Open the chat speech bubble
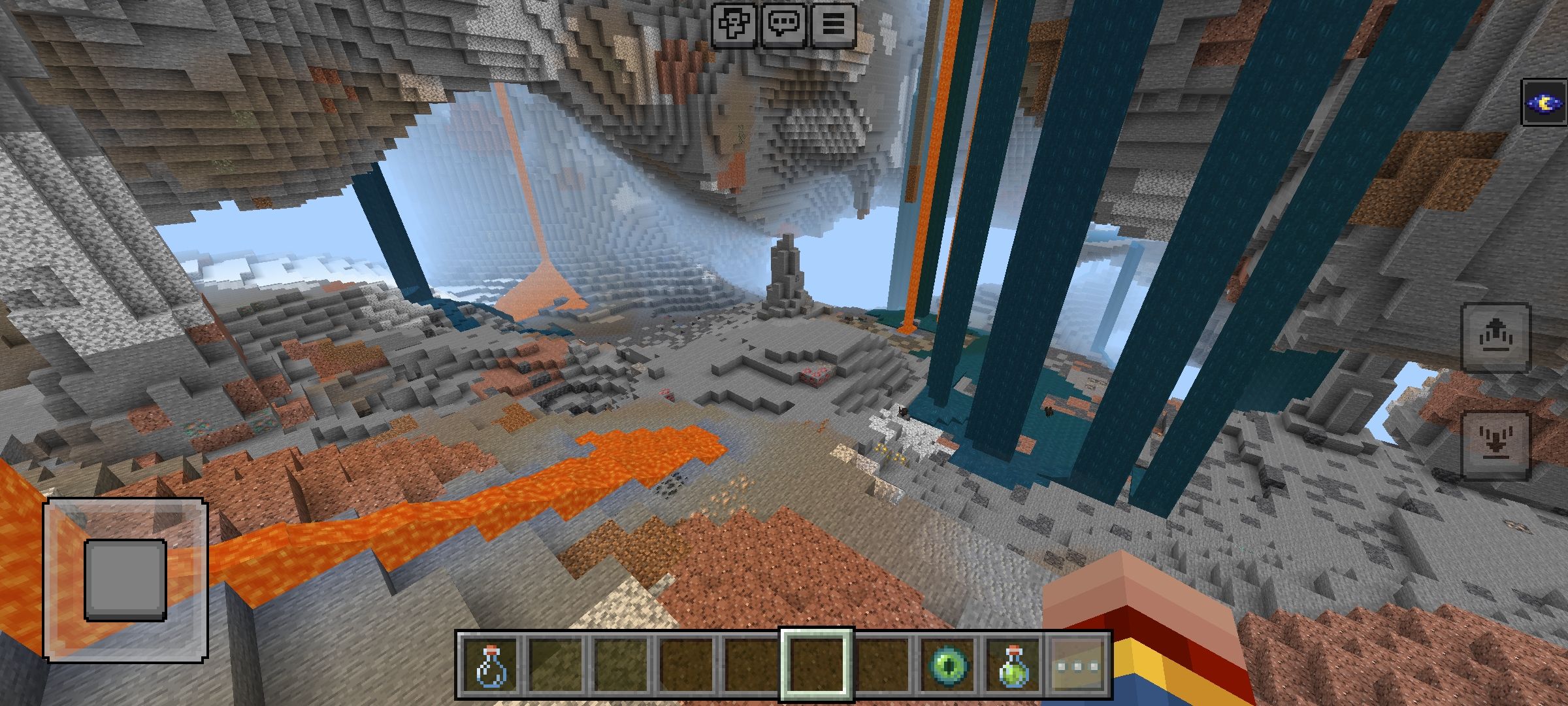The image size is (1568, 706). click(783, 25)
